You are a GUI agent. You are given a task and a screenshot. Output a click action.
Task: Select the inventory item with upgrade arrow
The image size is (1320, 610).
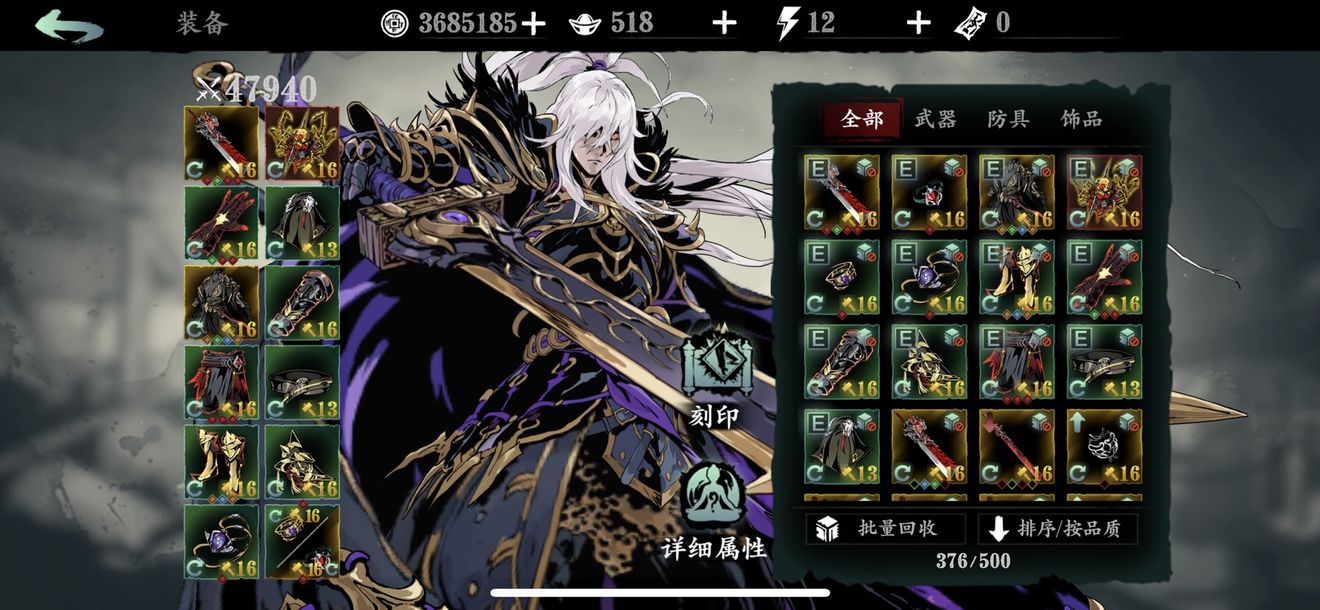click(1104, 446)
